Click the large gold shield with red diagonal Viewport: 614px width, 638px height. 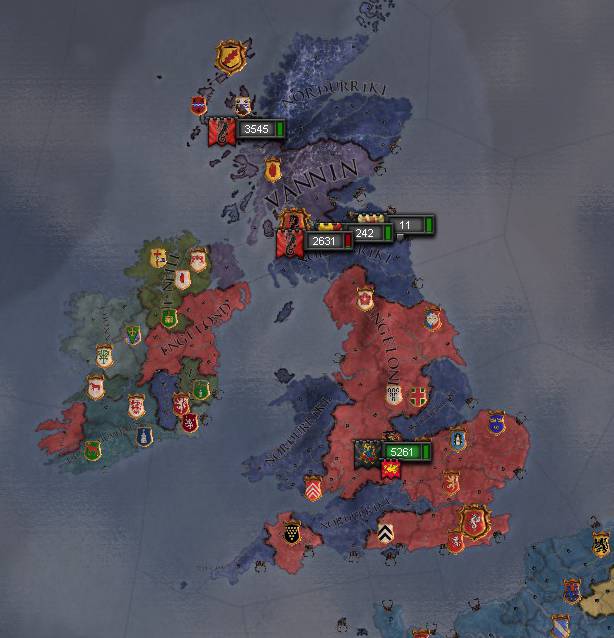(230, 54)
